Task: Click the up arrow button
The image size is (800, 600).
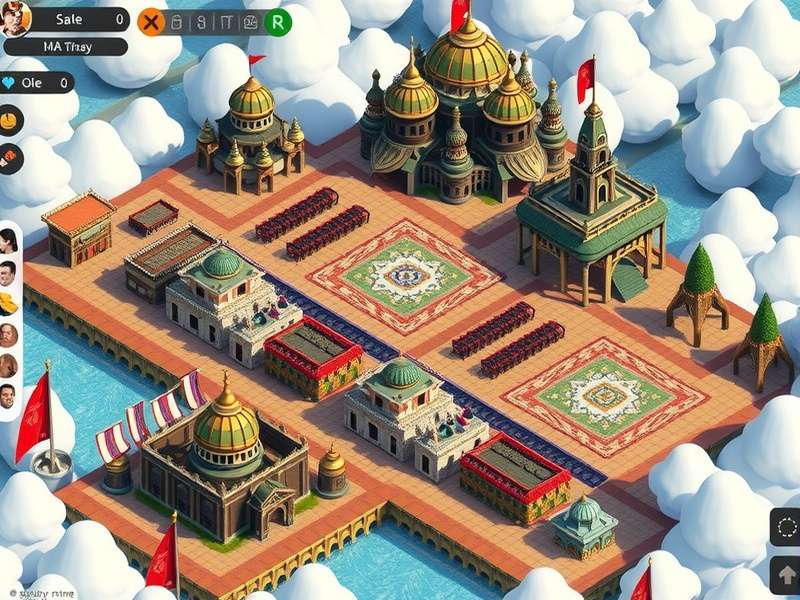Action: 786,574
